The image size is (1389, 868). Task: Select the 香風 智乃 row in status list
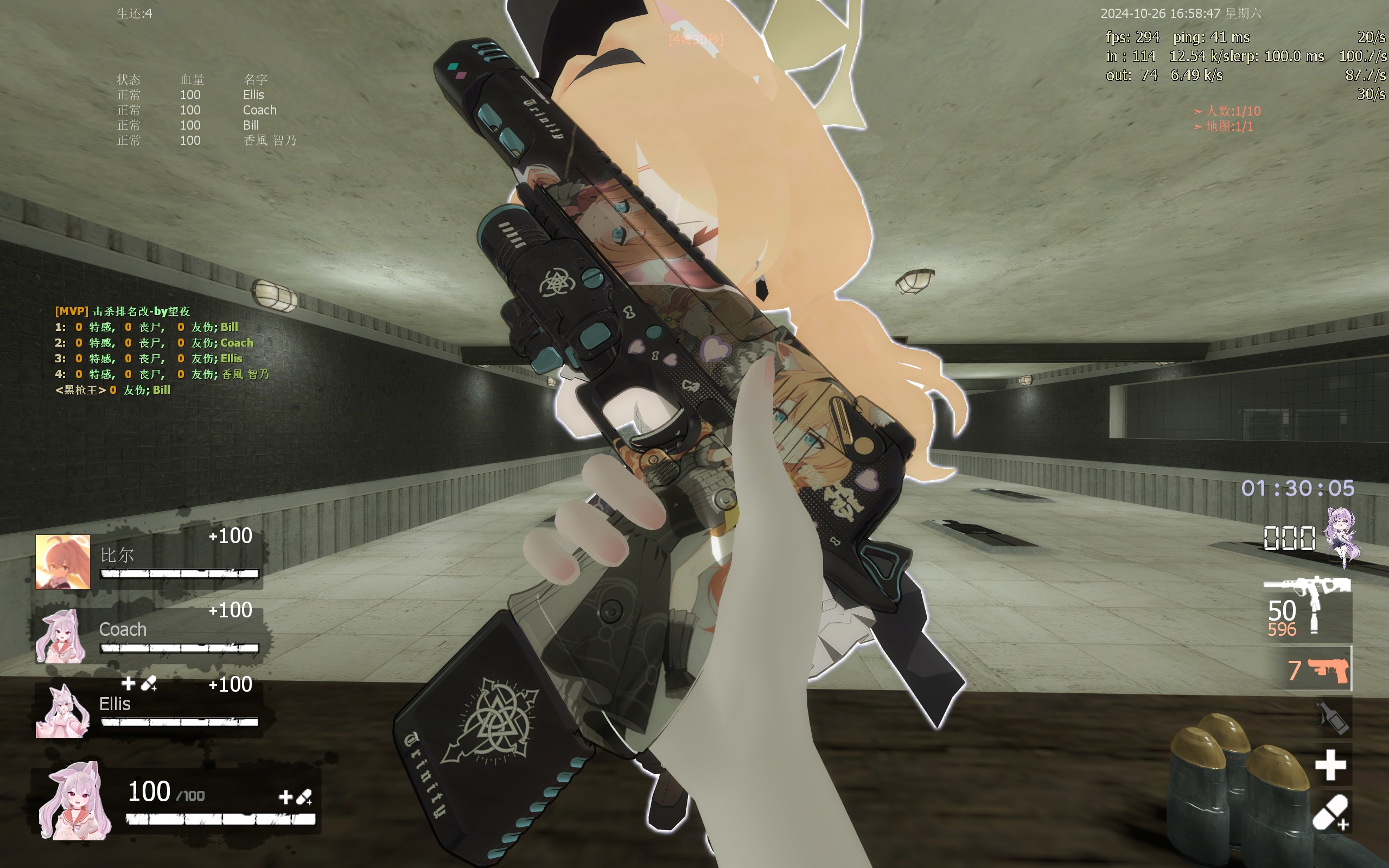pyautogui.click(x=207, y=141)
